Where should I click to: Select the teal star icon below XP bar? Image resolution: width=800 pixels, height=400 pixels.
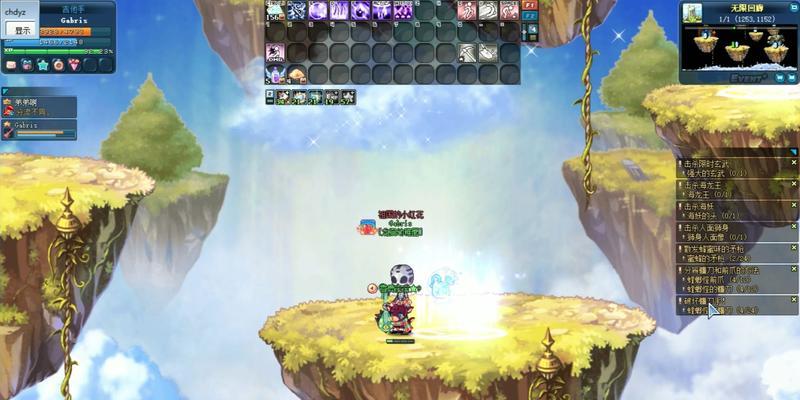(x=42, y=65)
